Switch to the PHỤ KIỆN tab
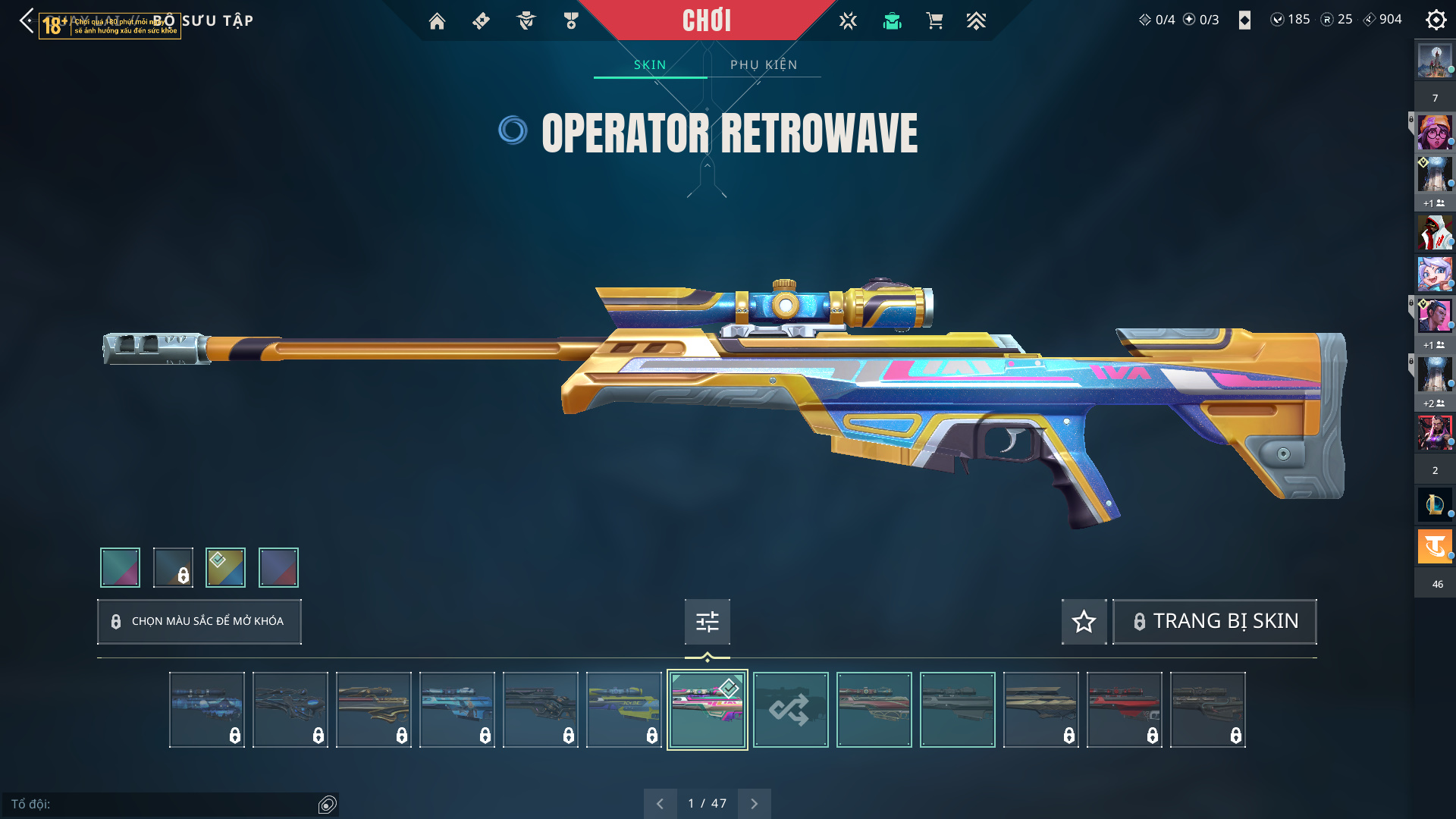The height and width of the screenshot is (819, 1456). pos(764,65)
